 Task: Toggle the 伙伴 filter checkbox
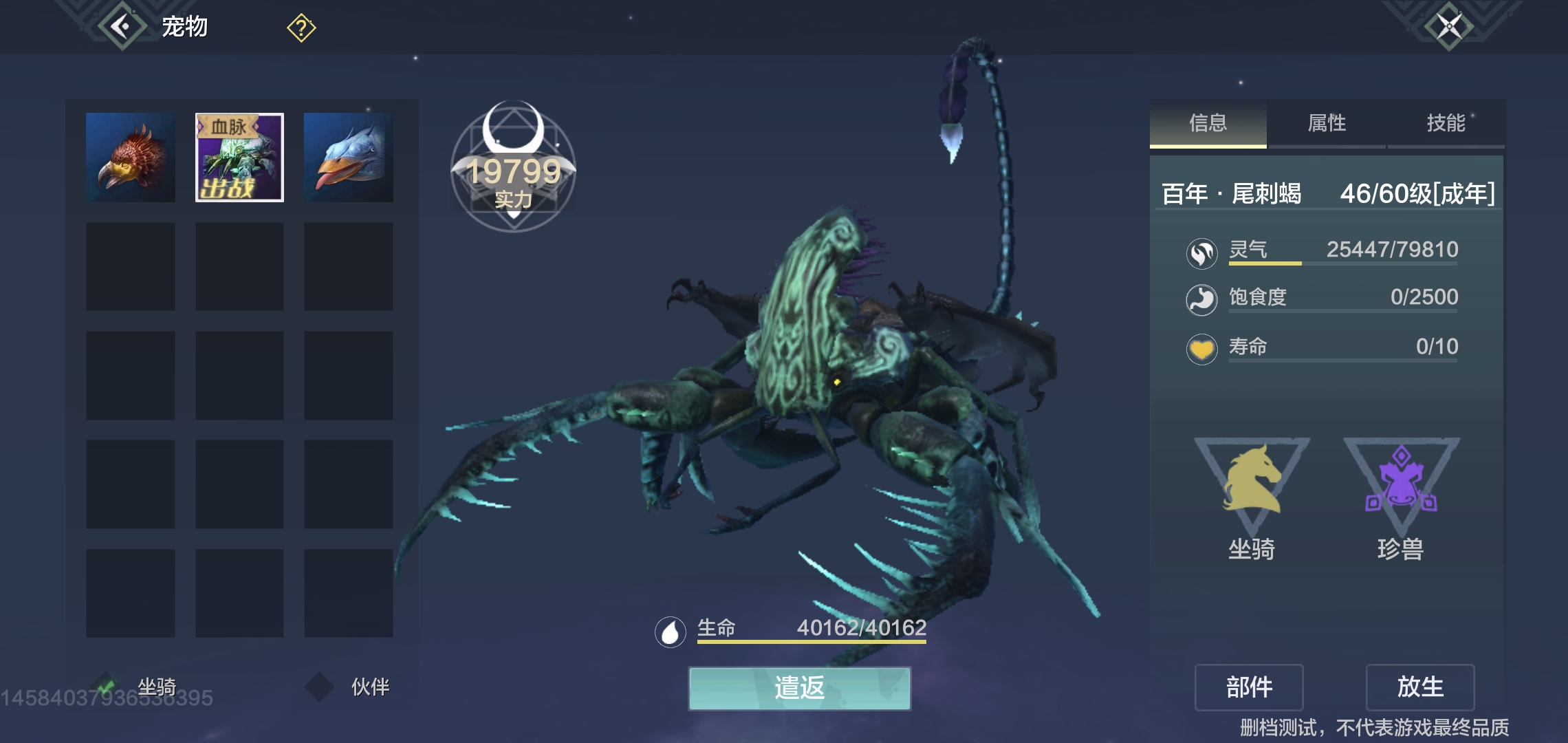coord(320,686)
